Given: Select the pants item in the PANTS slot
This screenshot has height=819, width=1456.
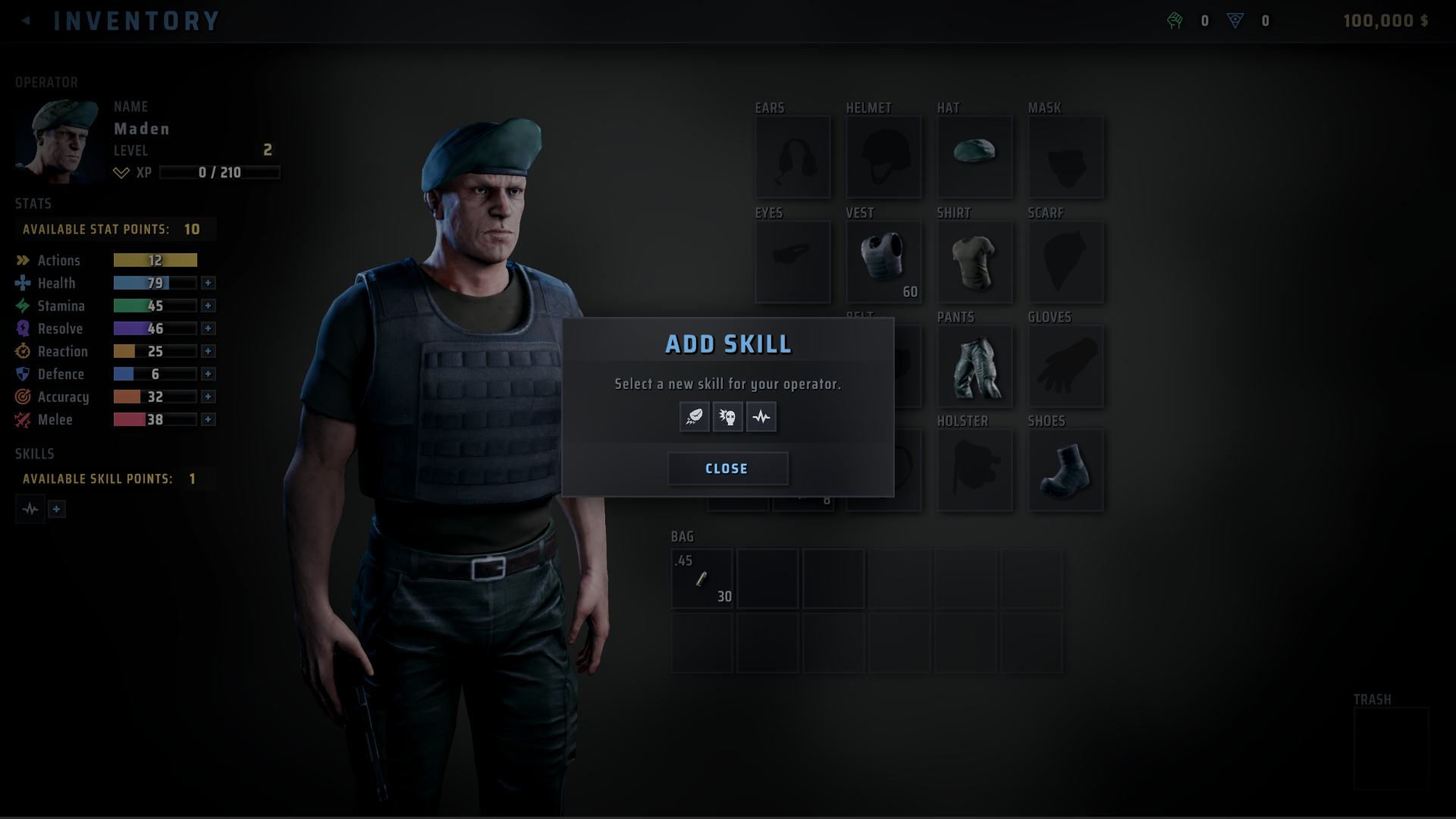Looking at the screenshot, I should click(974, 366).
